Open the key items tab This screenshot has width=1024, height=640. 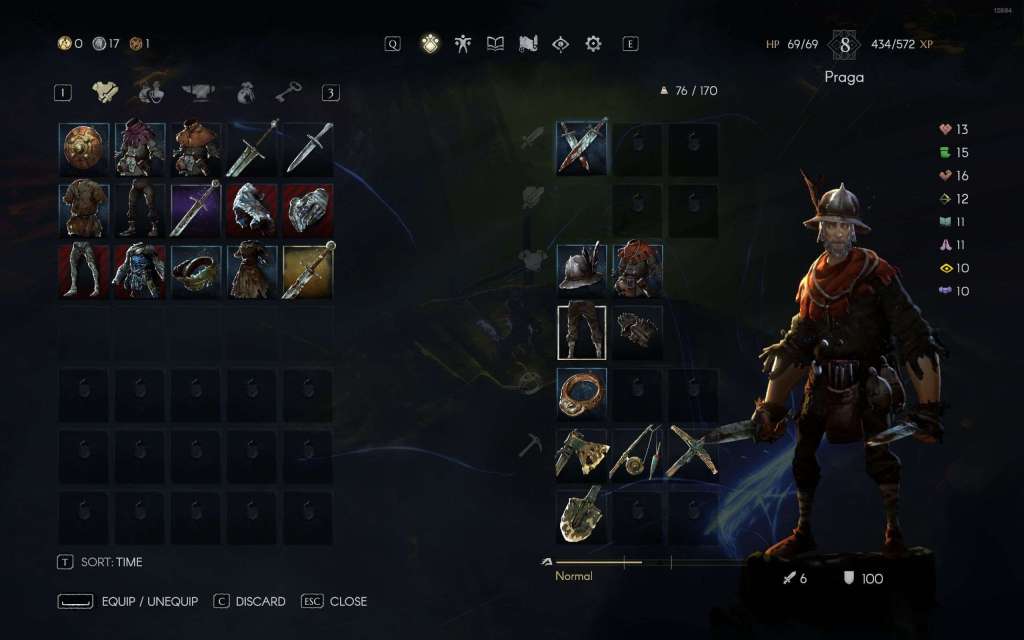click(x=288, y=93)
